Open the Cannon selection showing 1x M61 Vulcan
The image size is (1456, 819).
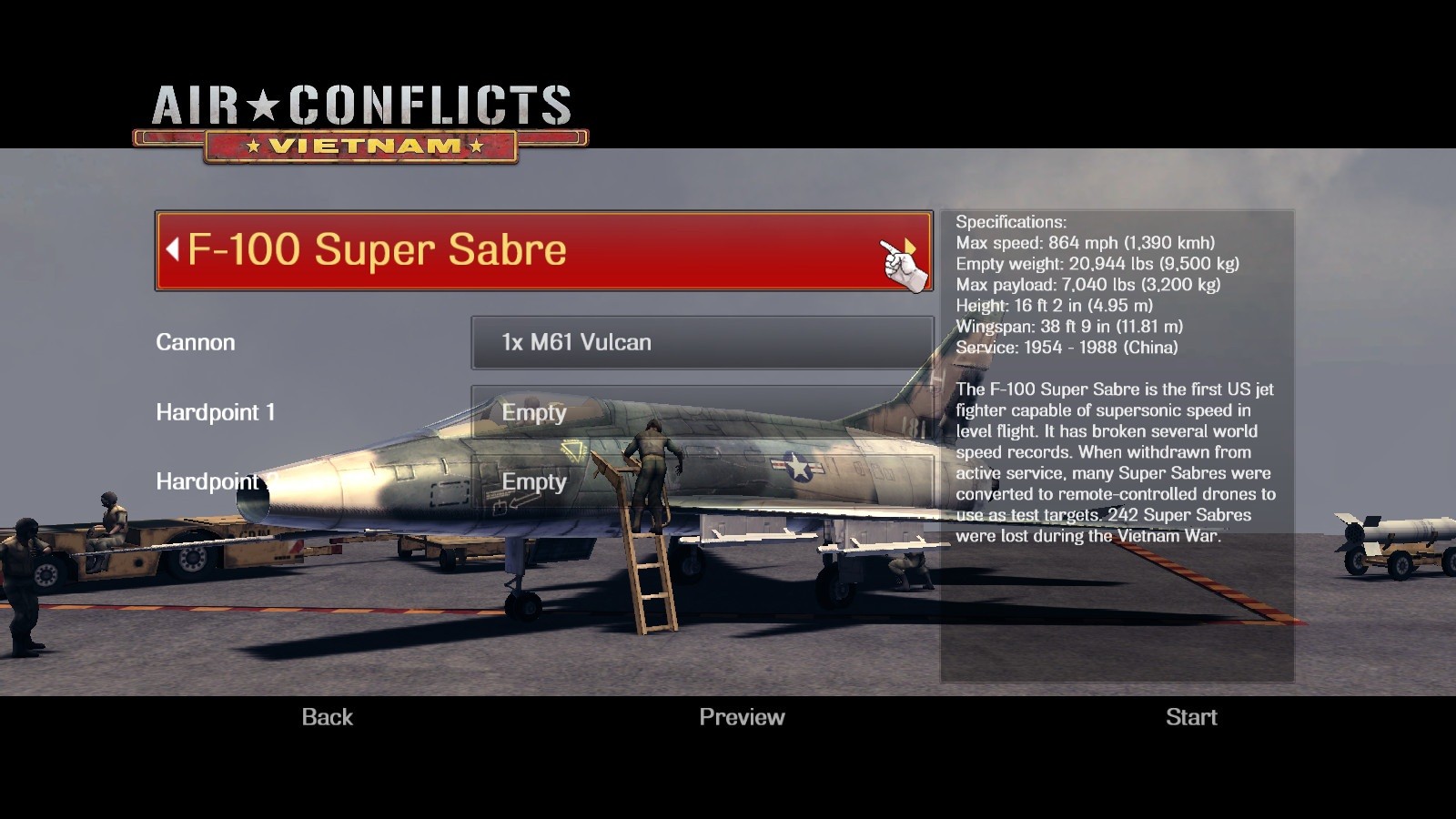(701, 343)
